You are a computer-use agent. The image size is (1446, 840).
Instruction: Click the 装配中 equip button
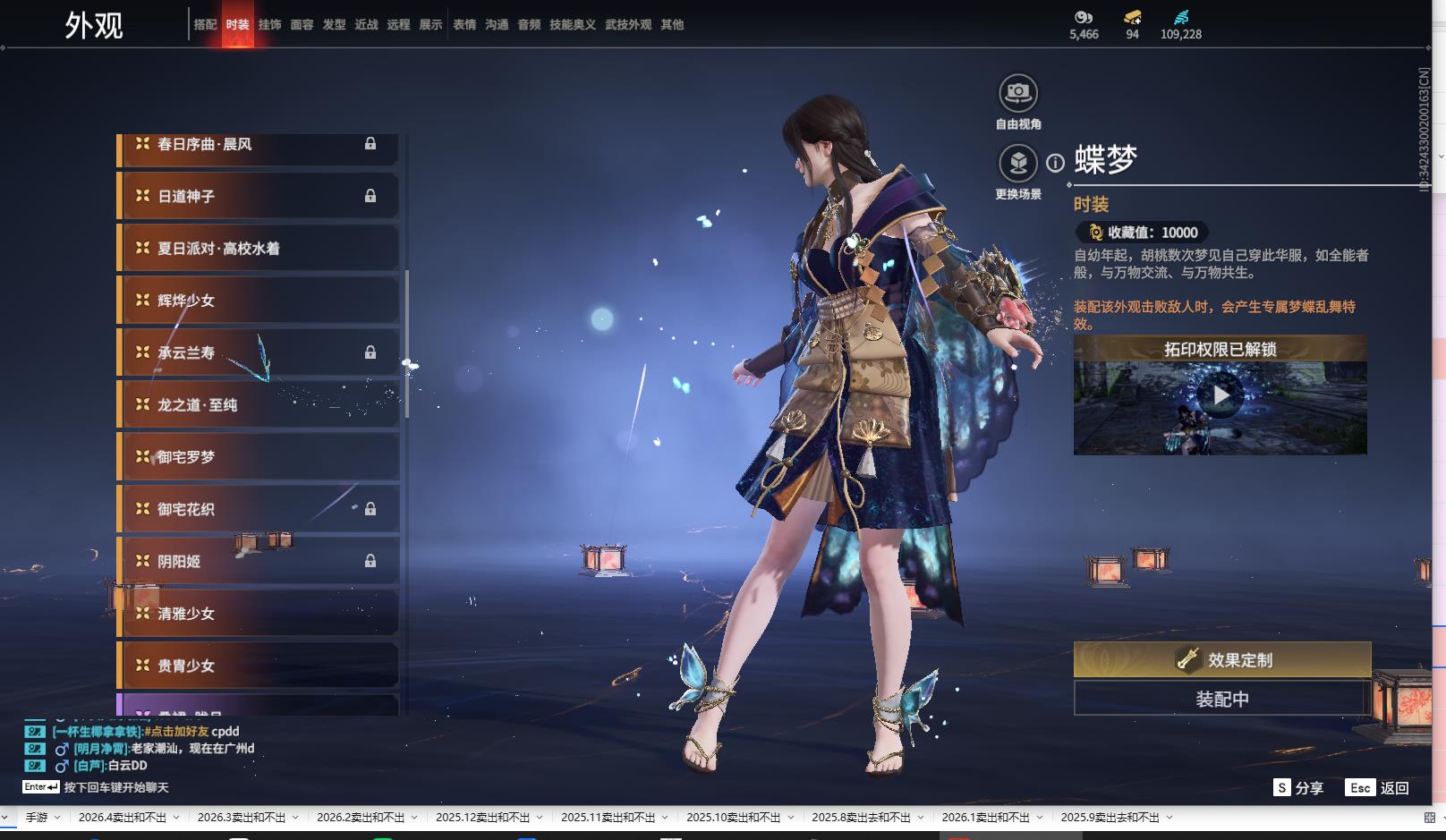tap(1221, 699)
